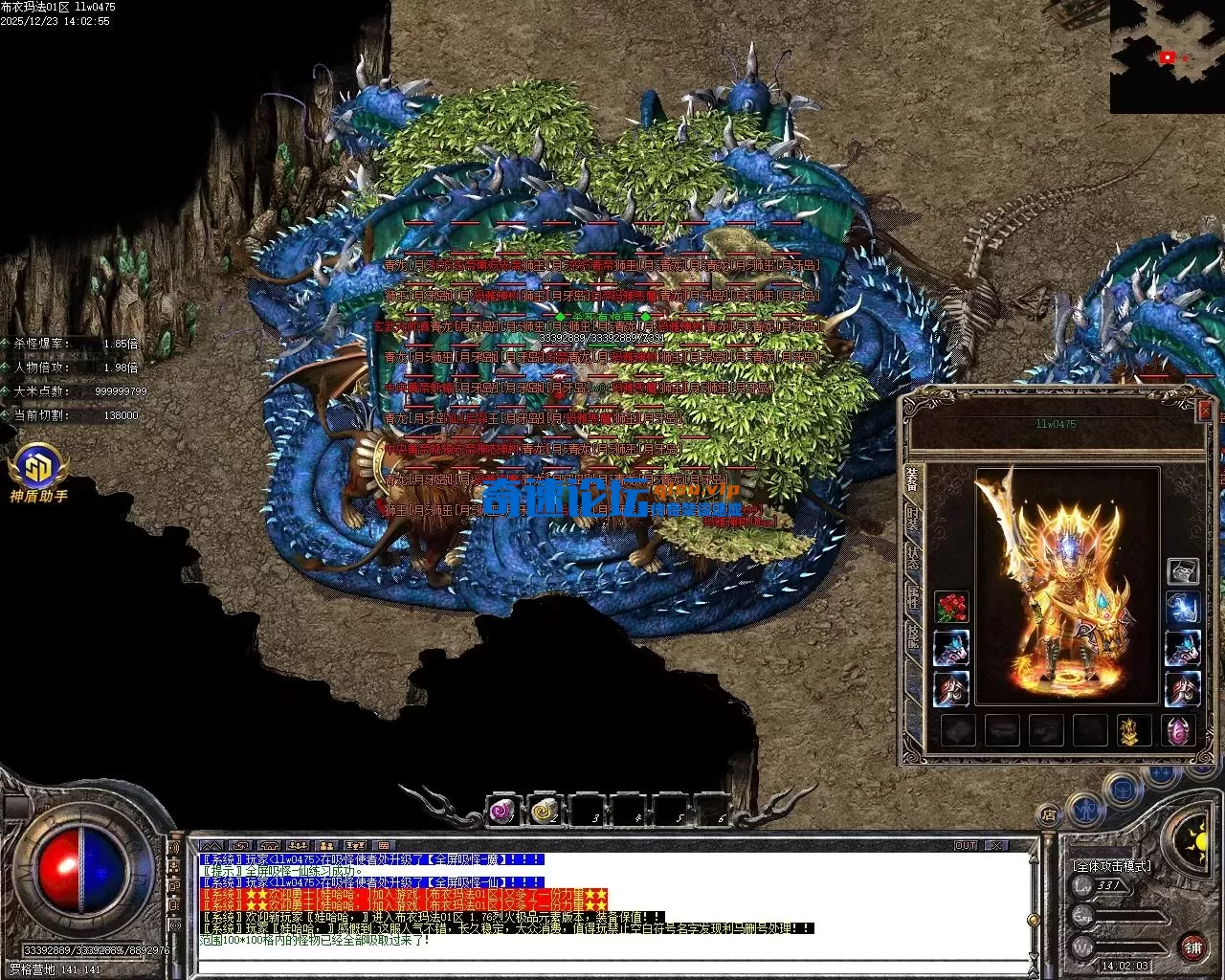Open the 状态 status tab
The height and width of the screenshot is (980, 1225).
[912, 558]
